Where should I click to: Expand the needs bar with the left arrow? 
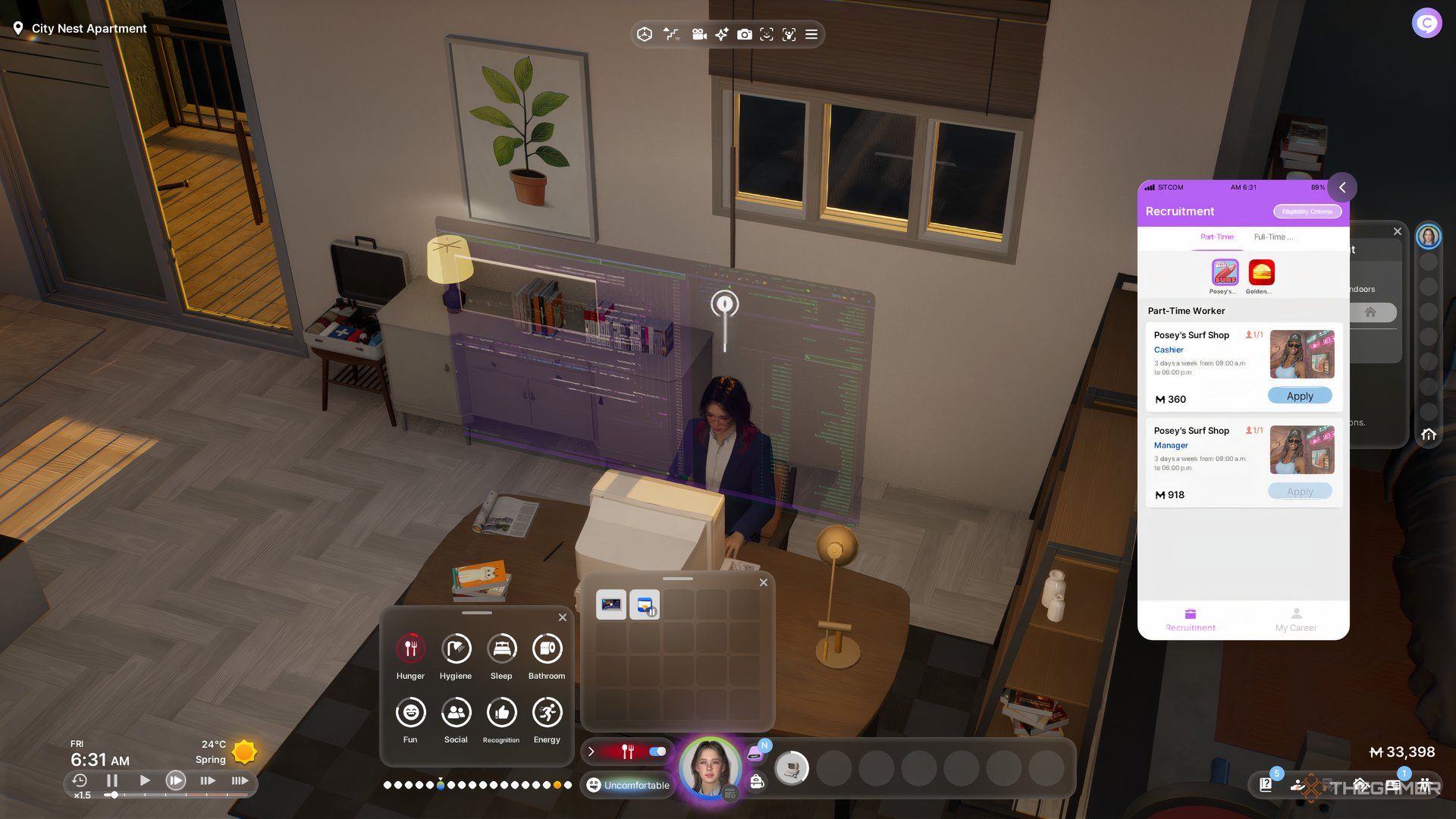(x=591, y=752)
